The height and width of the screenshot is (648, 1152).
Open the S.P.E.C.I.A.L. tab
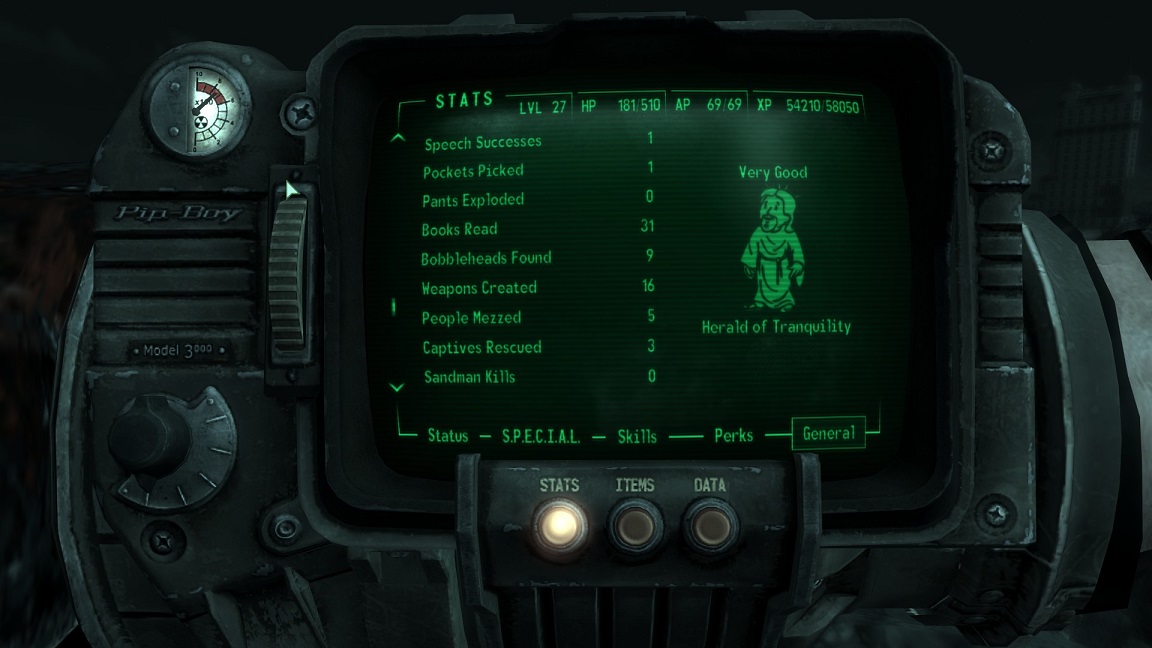(541, 436)
